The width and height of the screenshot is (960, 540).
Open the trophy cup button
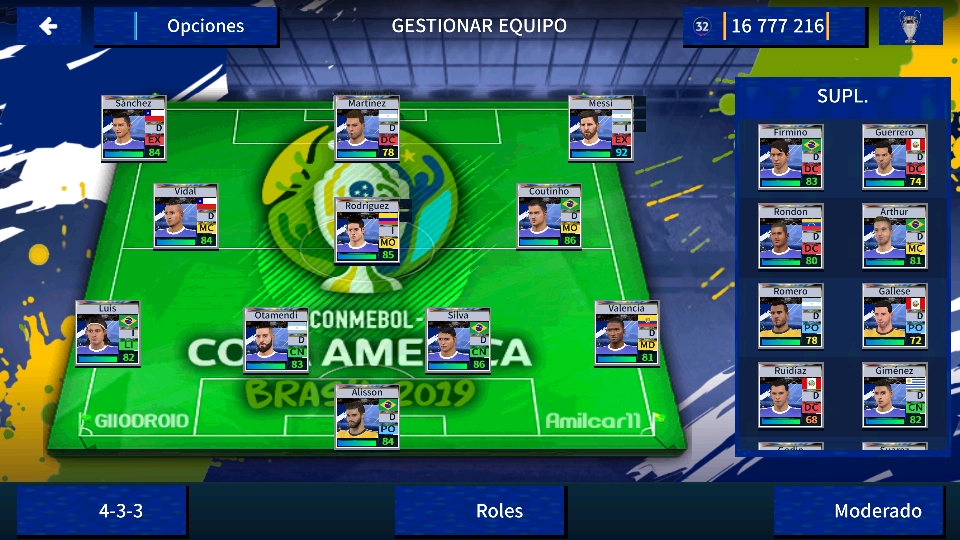click(910, 27)
